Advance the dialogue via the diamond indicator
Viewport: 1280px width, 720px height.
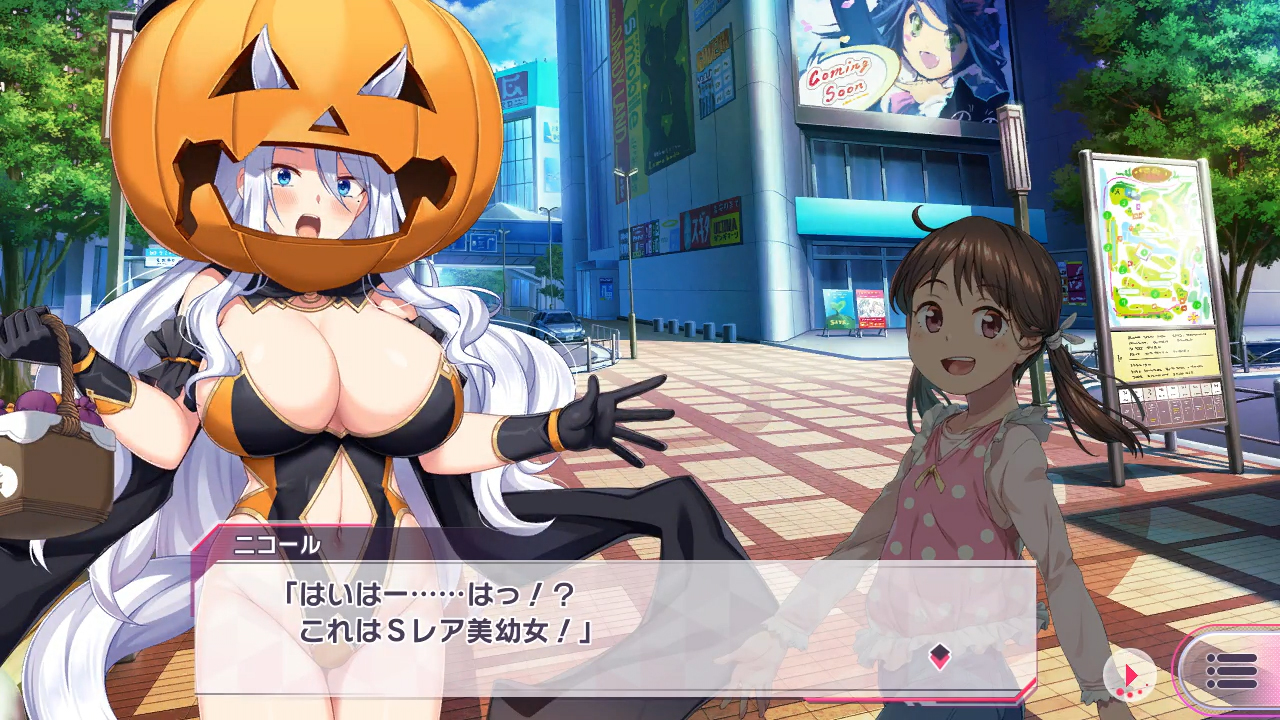939,656
